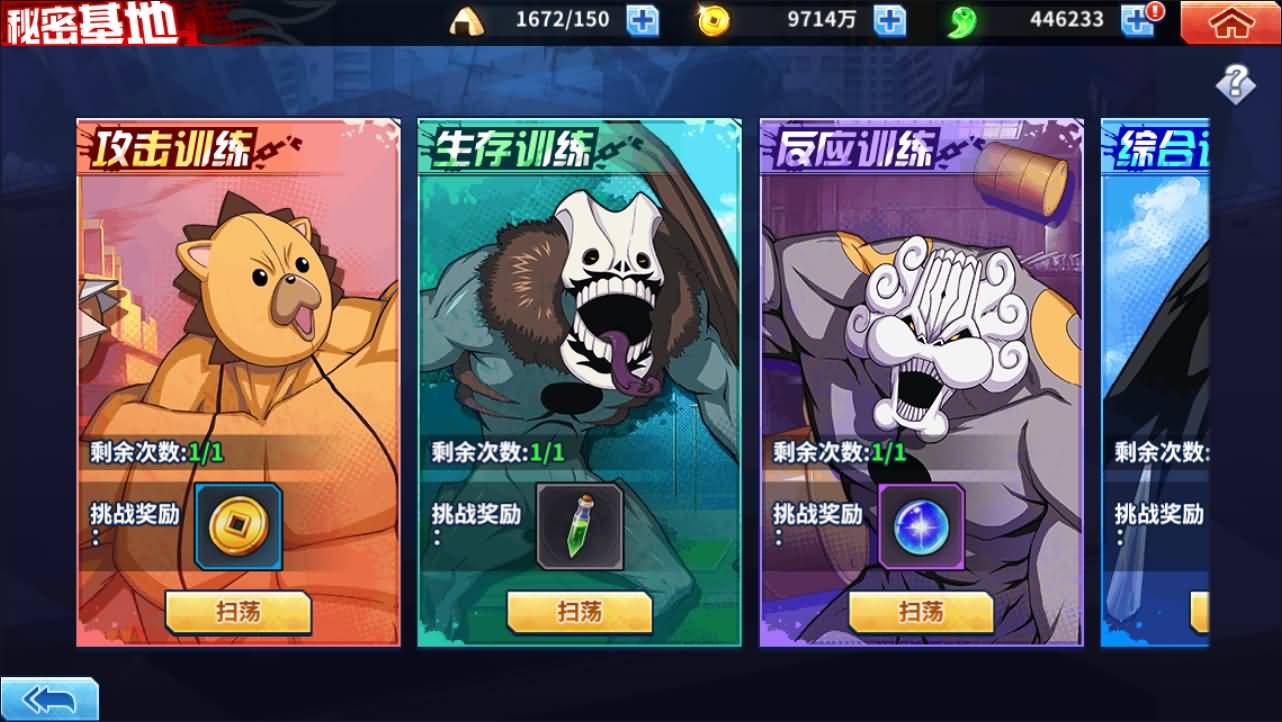Viewport: 1282px width, 722px height.
Task: Click the green spirit currency icon
Action: coord(961,19)
